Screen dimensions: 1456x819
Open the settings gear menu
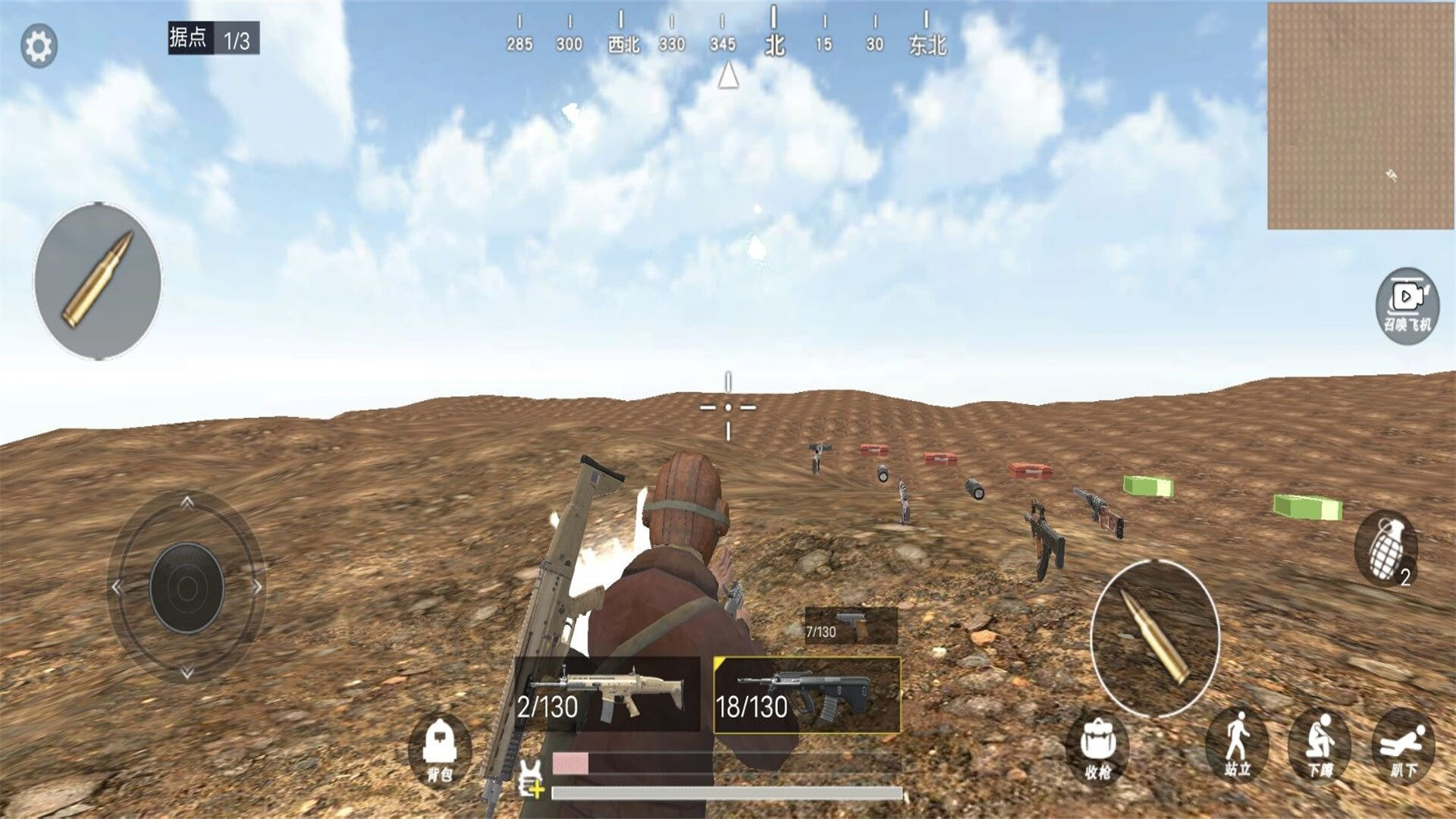click(x=39, y=46)
